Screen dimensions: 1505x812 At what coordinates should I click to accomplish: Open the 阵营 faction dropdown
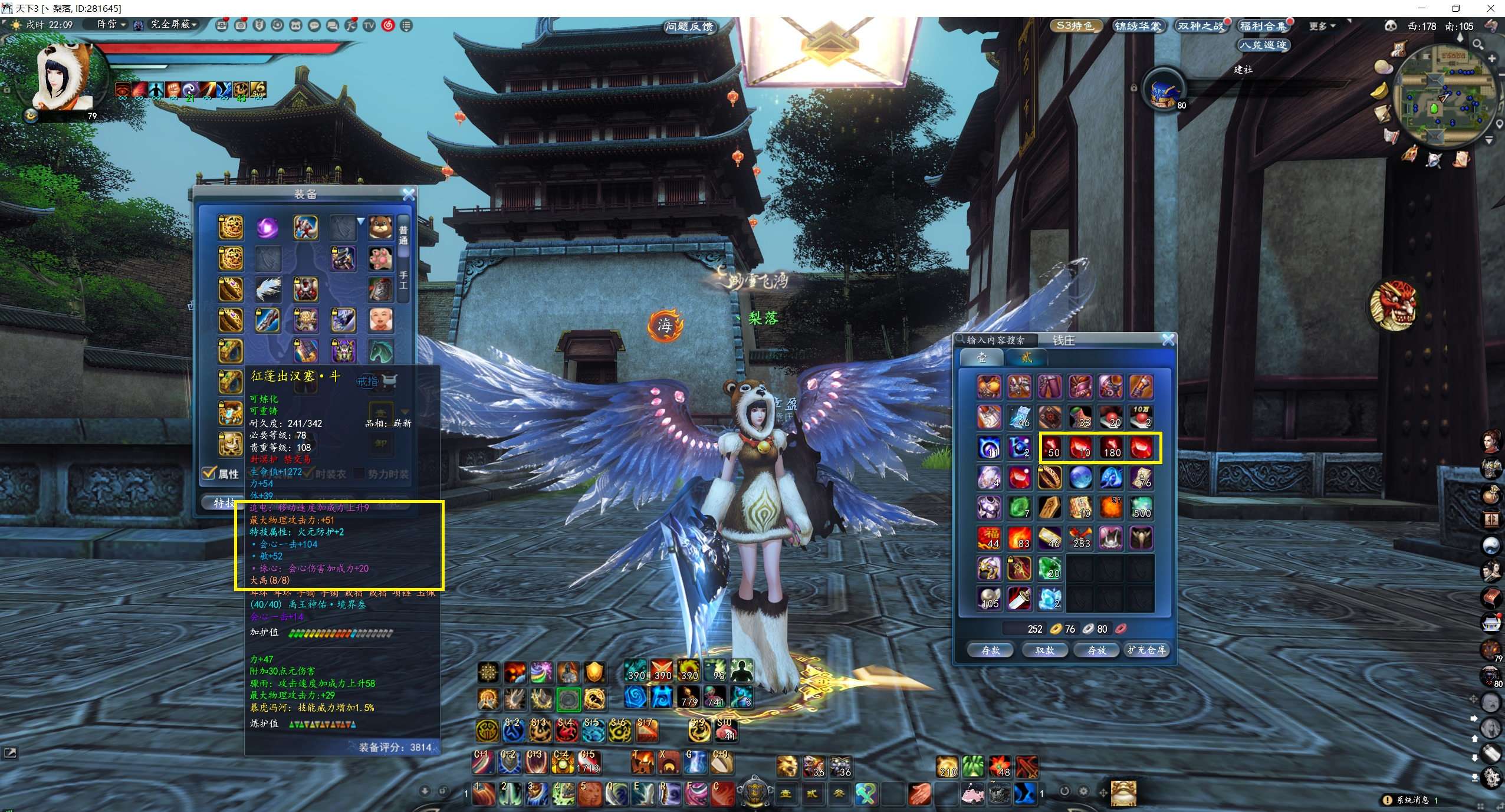click(x=111, y=24)
